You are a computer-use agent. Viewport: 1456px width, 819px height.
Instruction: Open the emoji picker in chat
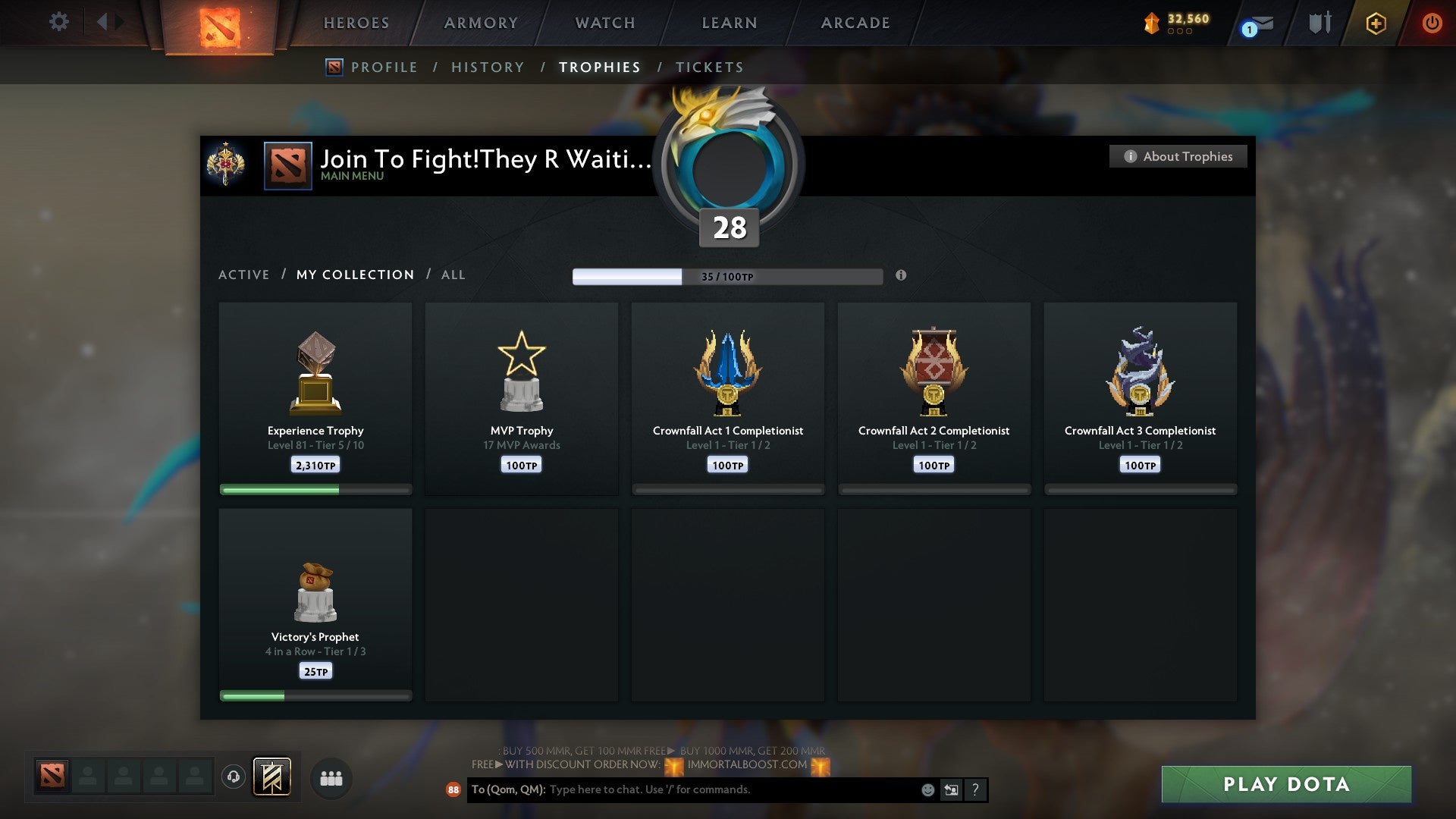point(927,789)
